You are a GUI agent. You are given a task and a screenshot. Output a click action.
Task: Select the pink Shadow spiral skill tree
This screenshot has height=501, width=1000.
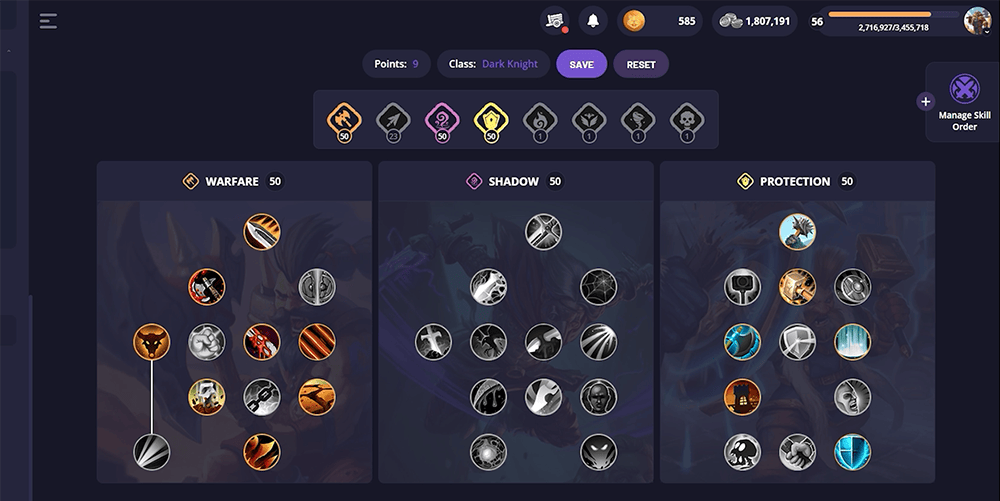(x=442, y=119)
